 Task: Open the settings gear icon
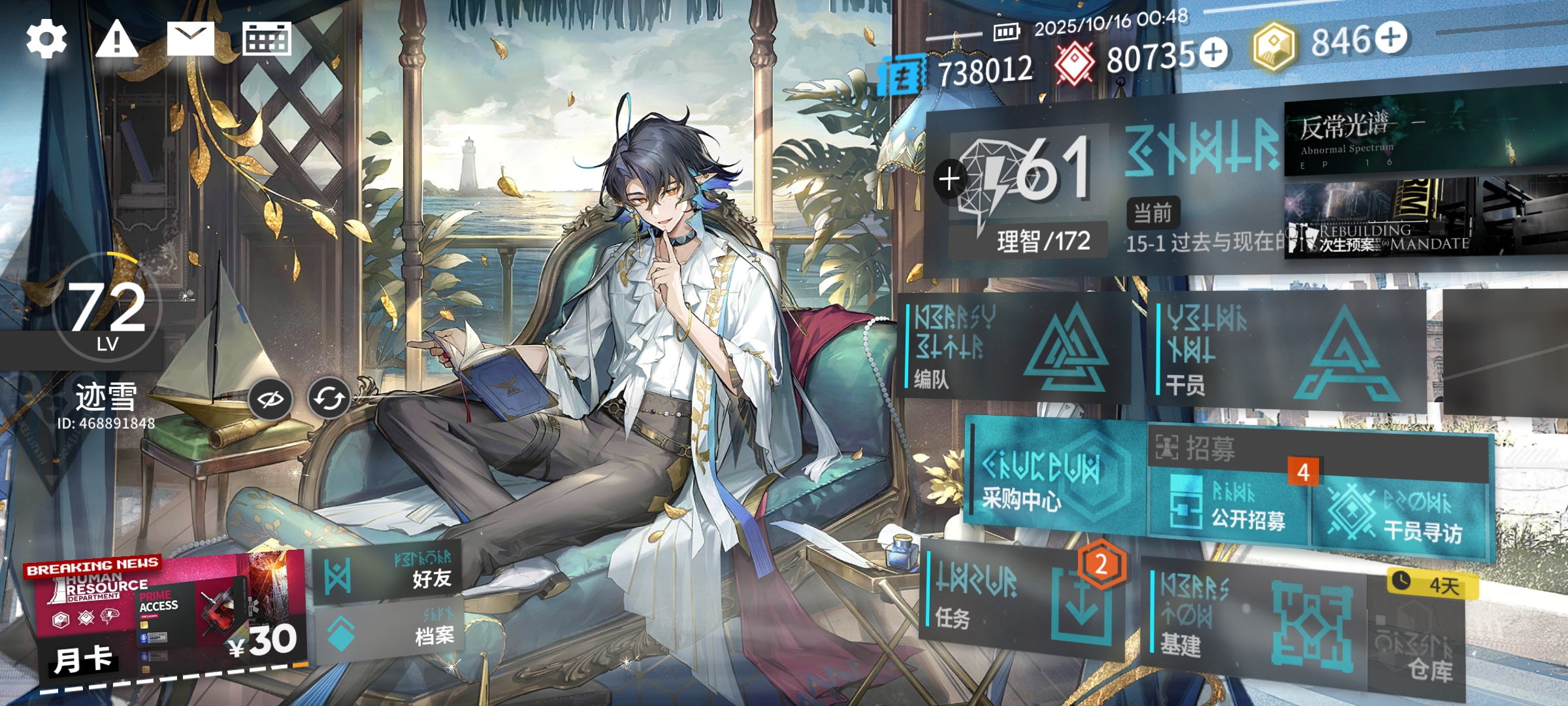tap(46, 39)
